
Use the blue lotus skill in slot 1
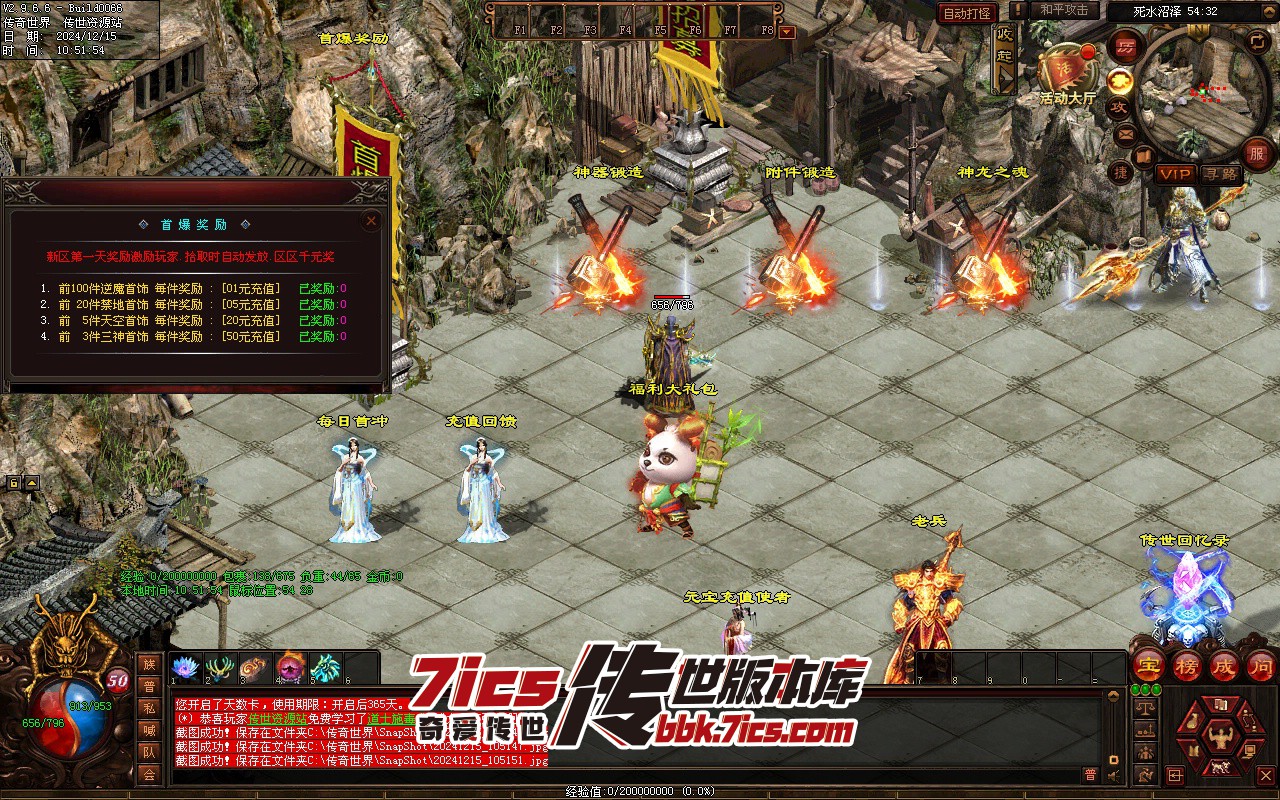[186, 668]
